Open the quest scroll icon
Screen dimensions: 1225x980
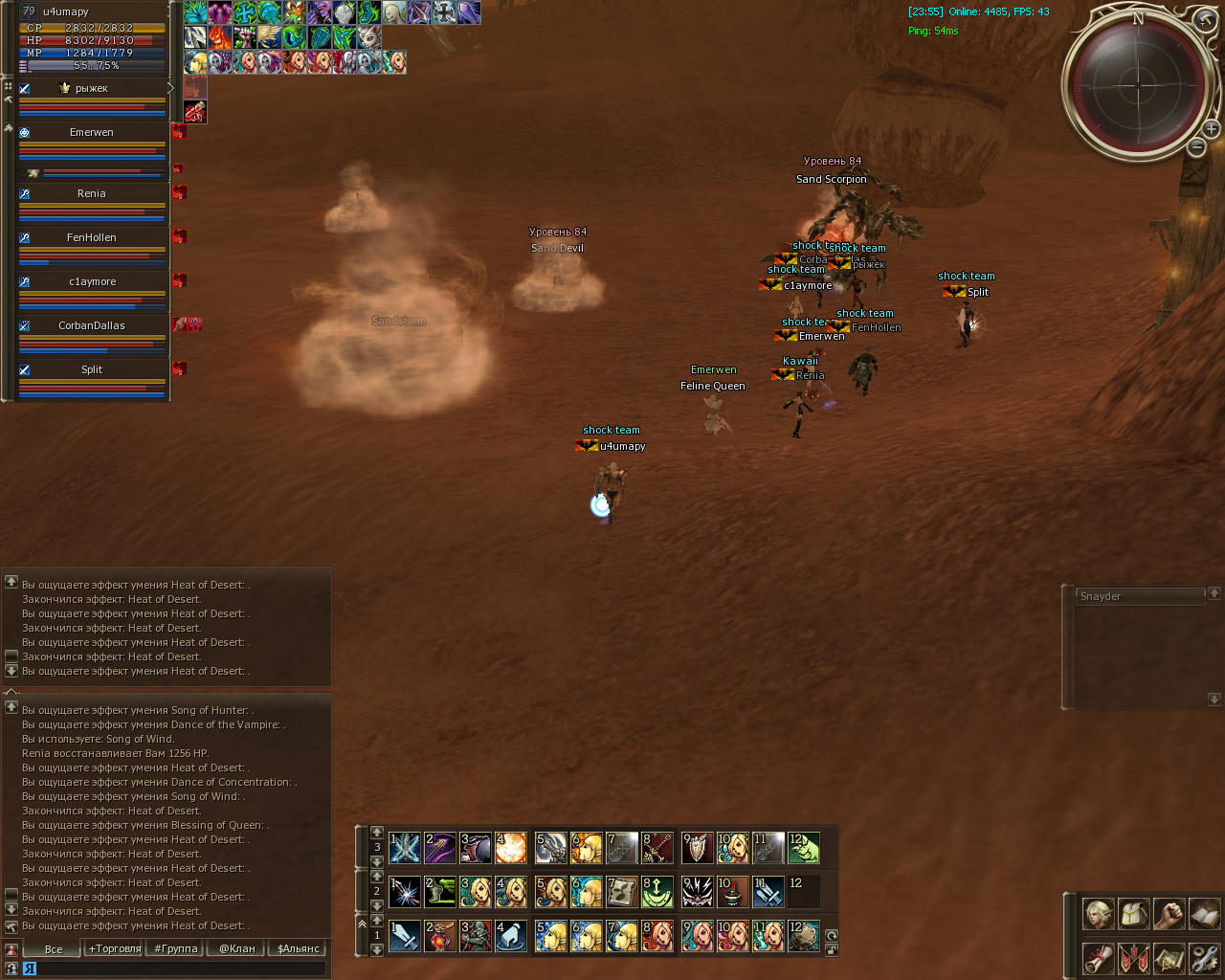tap(1098, 958)
